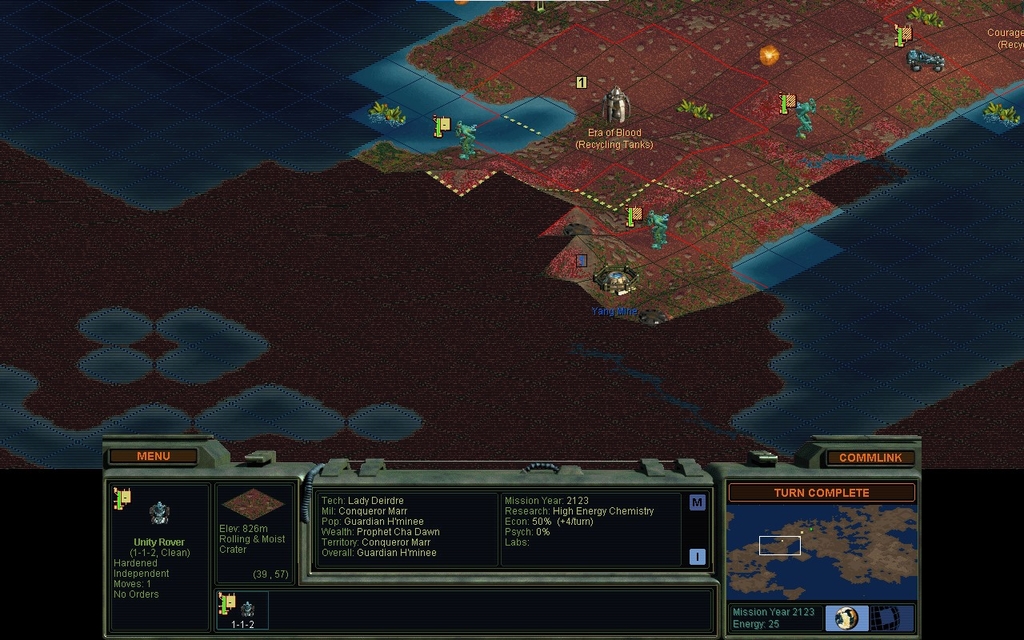The width and height of the screenshot is (1024, 640).
Task: Open the Yang Mine base
Action: [x=614, y=281]
